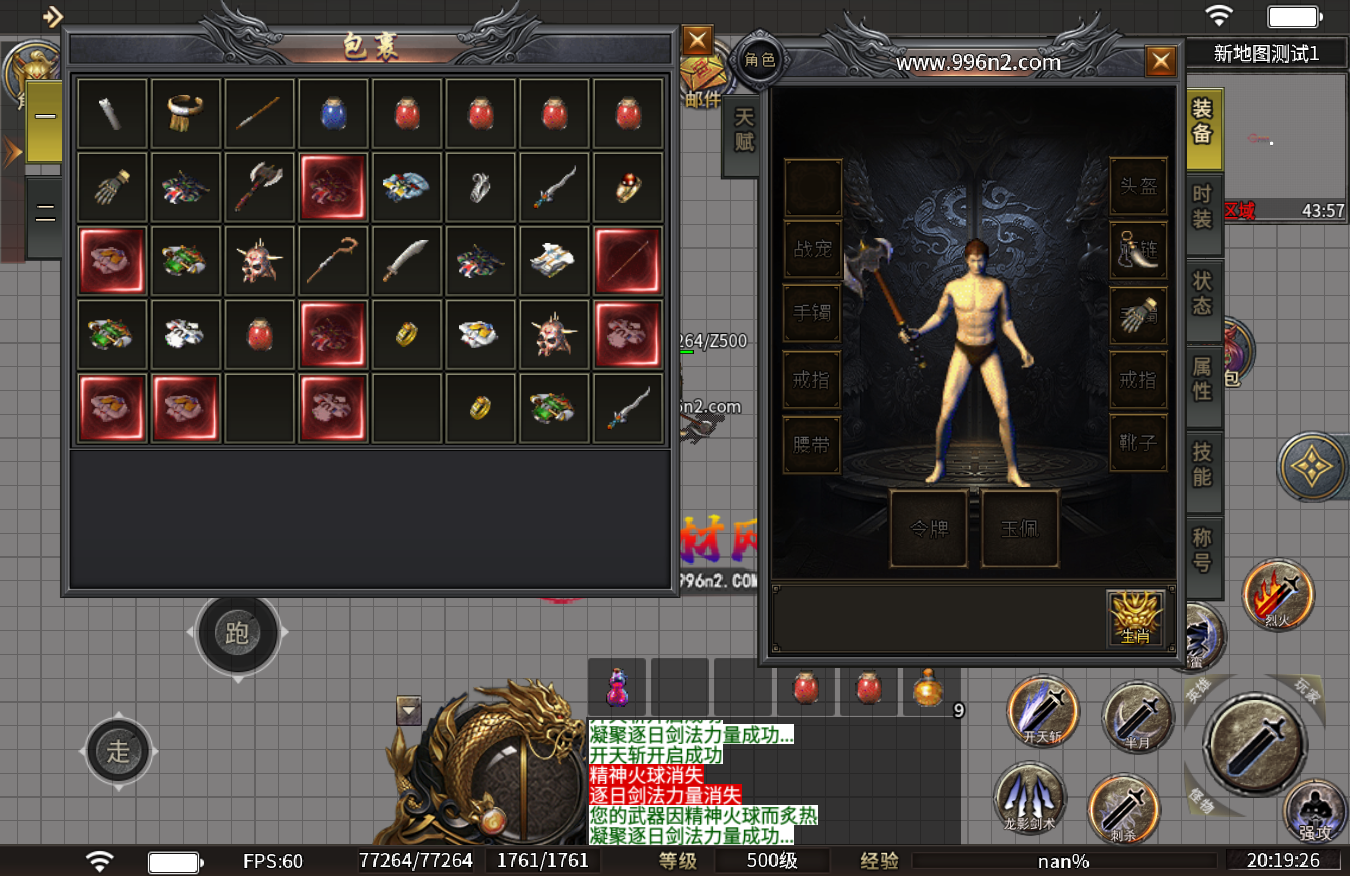Open the 状态 tab

click(1202, 293)
